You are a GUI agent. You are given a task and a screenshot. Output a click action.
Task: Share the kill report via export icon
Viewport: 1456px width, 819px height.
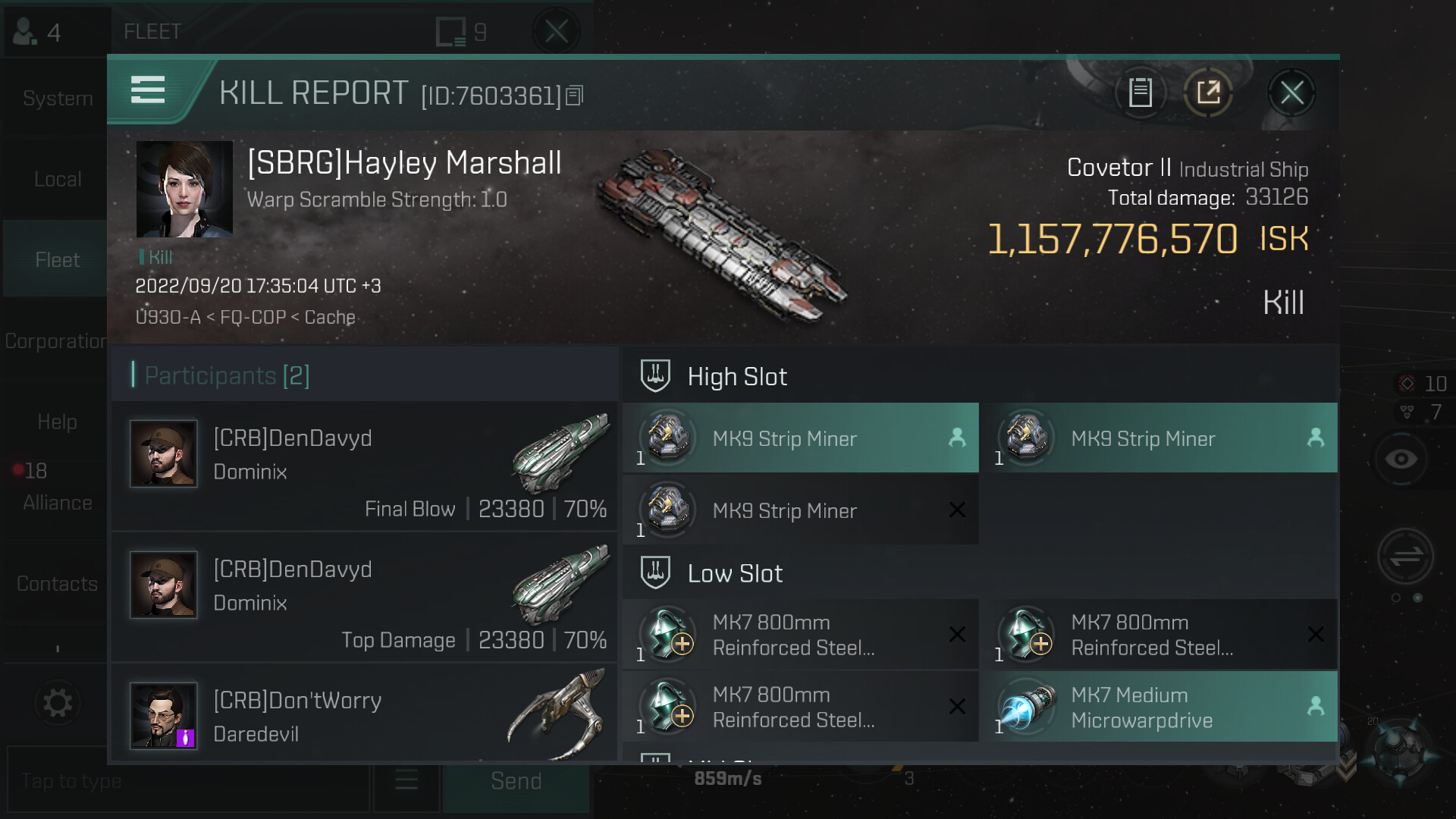pos(1208,93)
